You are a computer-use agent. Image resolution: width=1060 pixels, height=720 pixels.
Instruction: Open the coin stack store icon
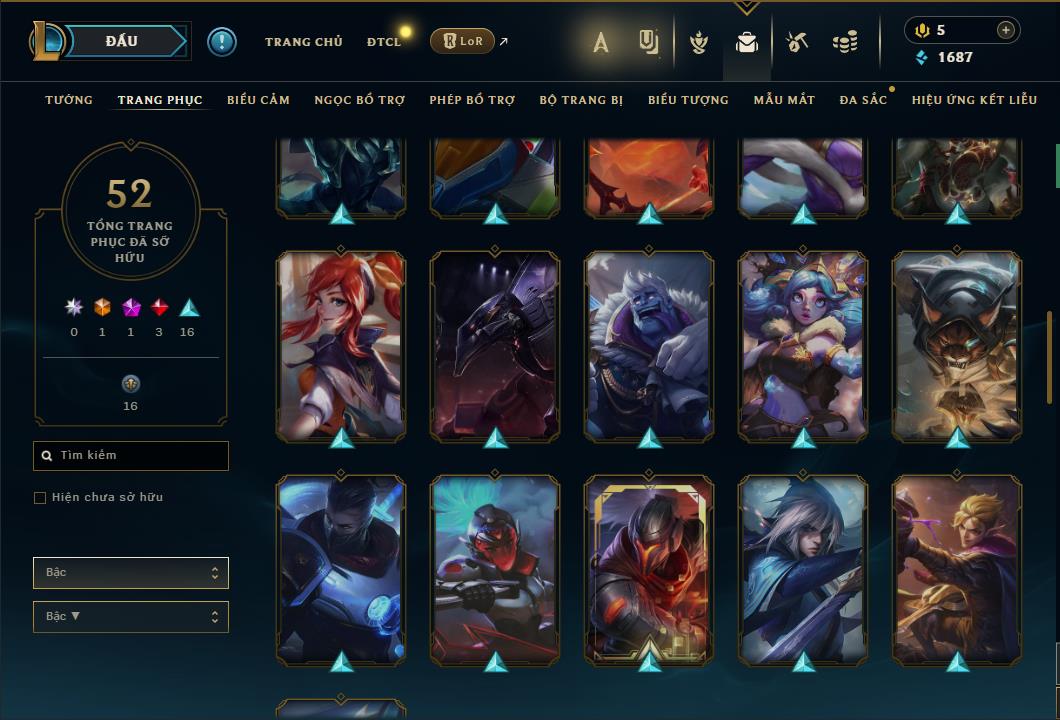click(x=845, y=42)
